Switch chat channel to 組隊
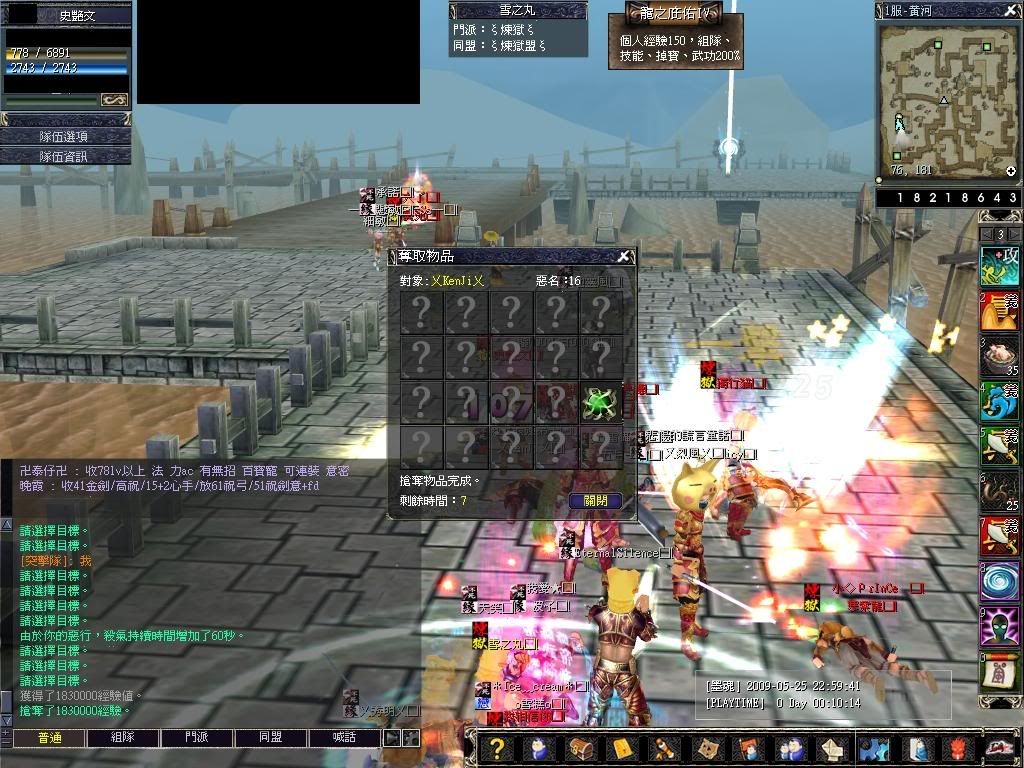This screenshot has width=1024, height=768. click(122, 738)
